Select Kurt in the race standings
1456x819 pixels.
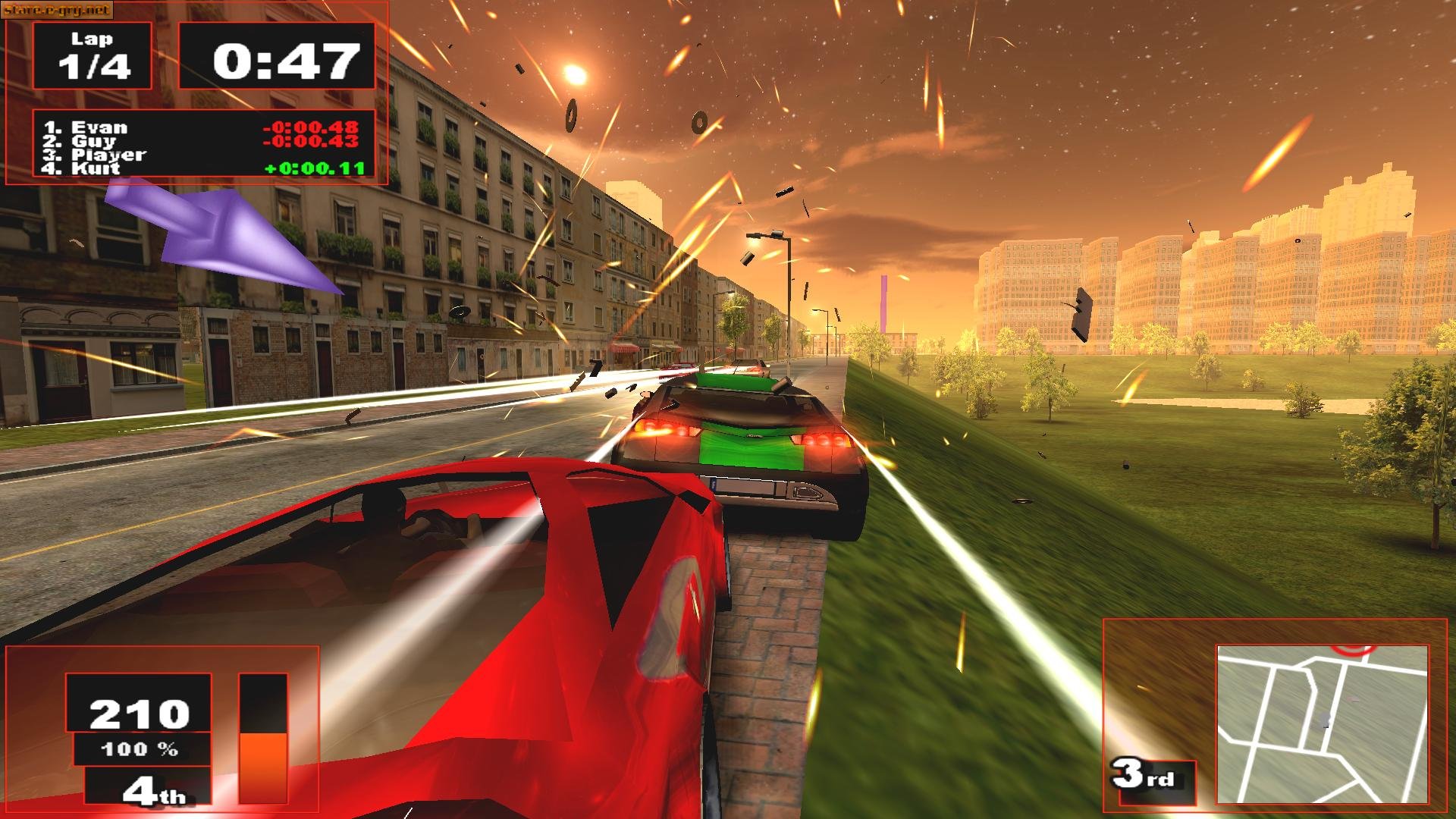tap(96, 168)
